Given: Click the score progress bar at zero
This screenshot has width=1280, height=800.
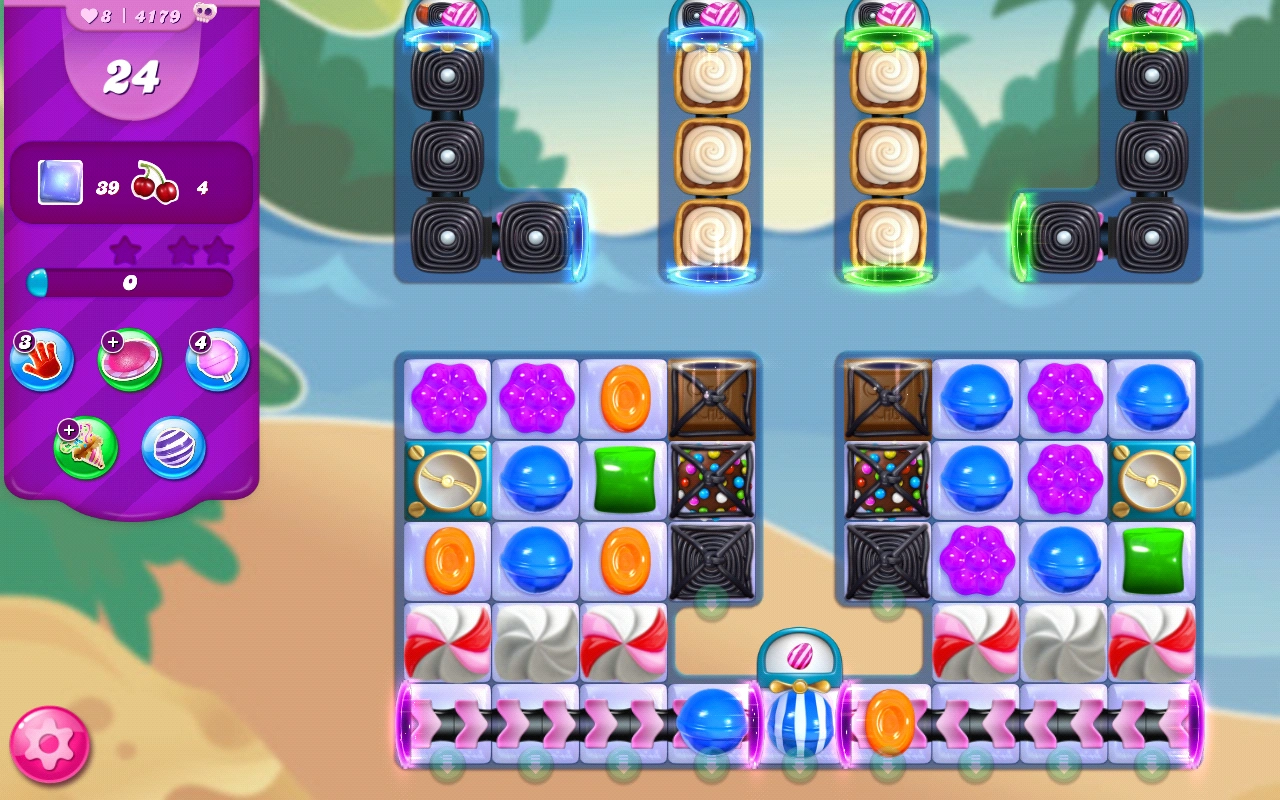Looking at the screenshot, I should (x=128, y=283).
